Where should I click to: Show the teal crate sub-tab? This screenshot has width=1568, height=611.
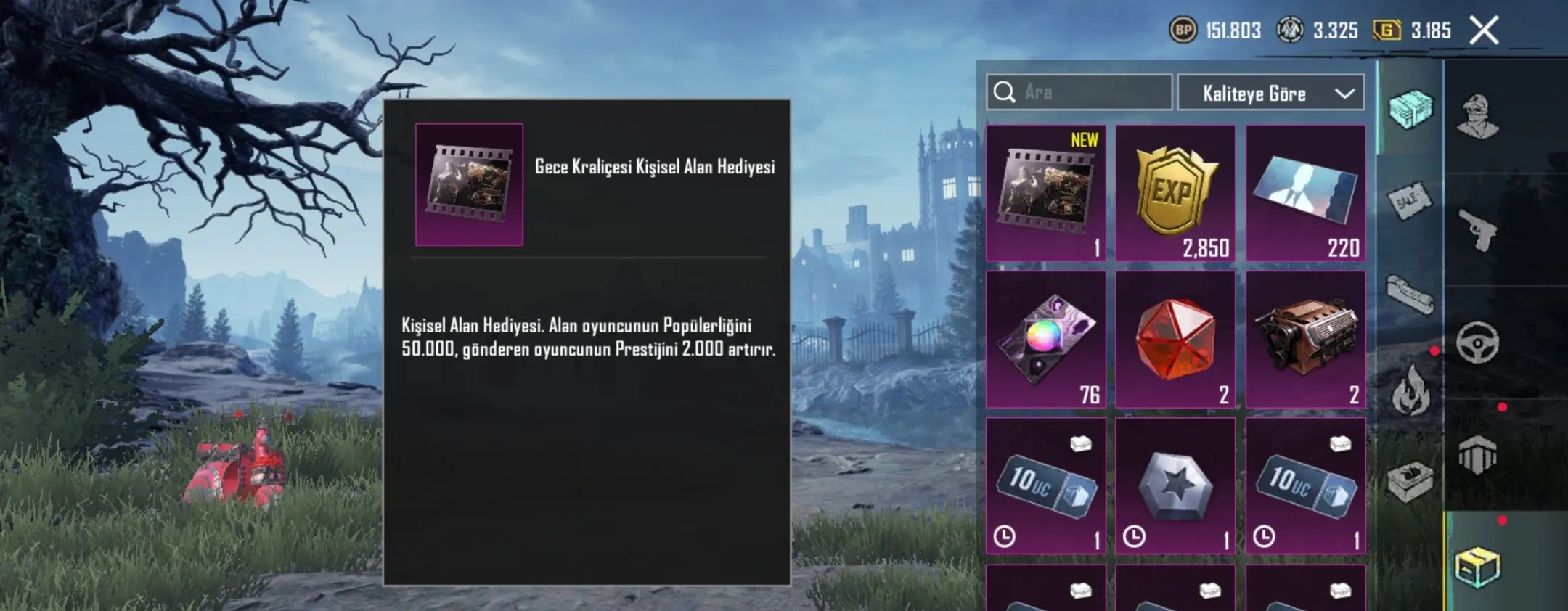point(1410,110)
